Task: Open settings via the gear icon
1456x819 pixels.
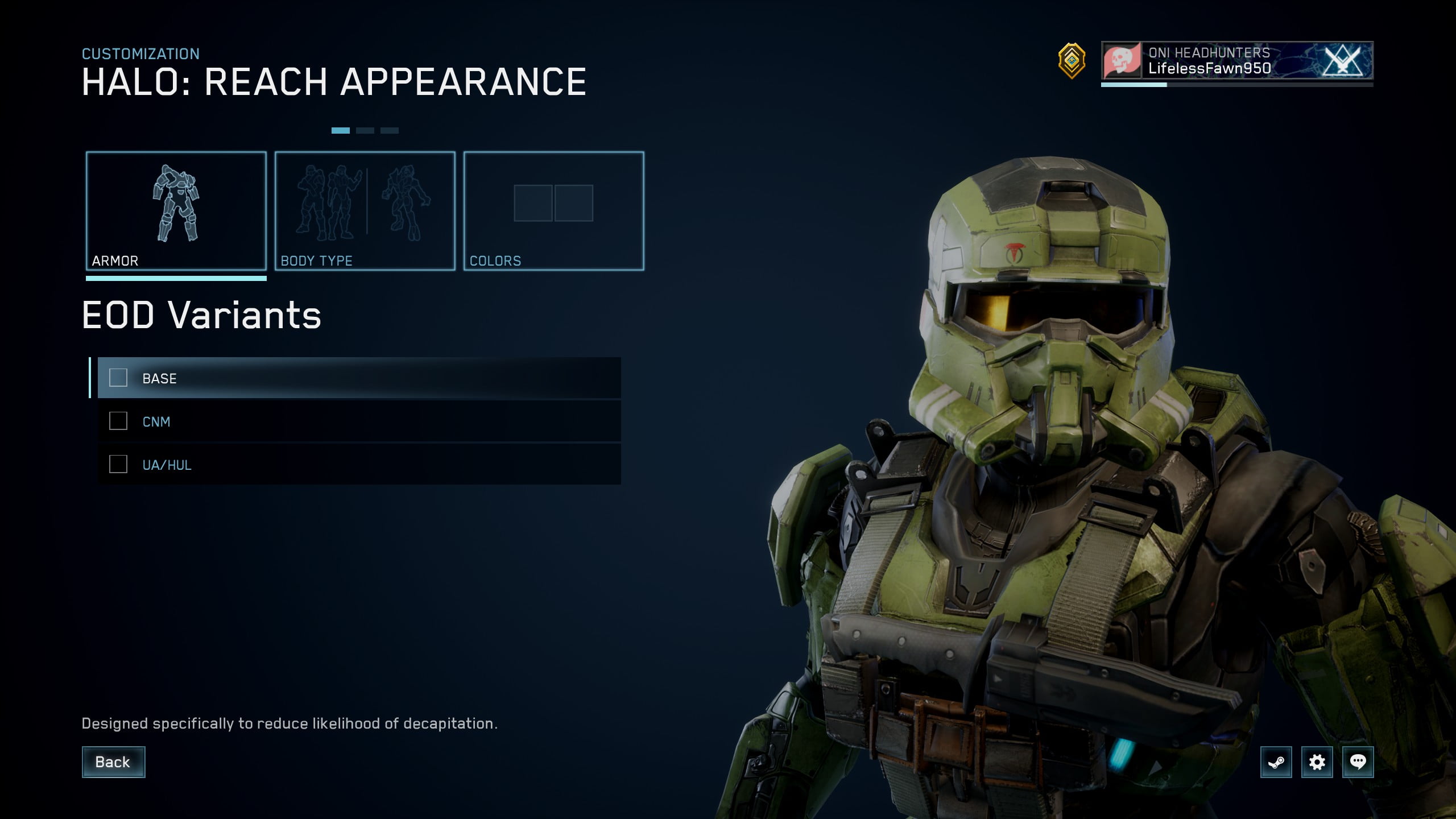Action: click(1317, 762)
